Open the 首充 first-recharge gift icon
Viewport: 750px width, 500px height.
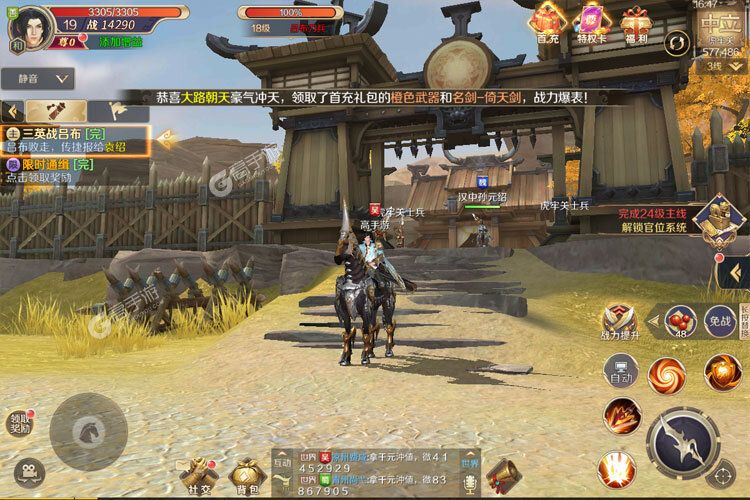pos(547,22)
